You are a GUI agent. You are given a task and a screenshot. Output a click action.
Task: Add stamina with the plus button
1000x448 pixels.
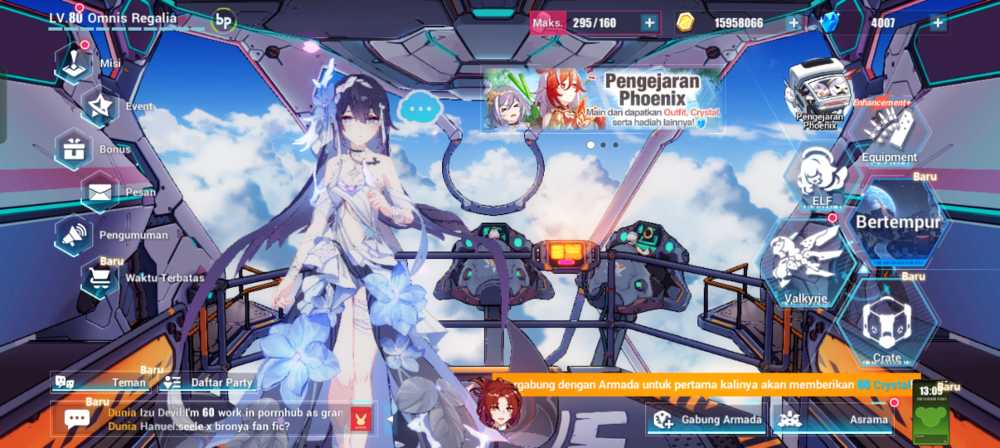pos(649,23)
